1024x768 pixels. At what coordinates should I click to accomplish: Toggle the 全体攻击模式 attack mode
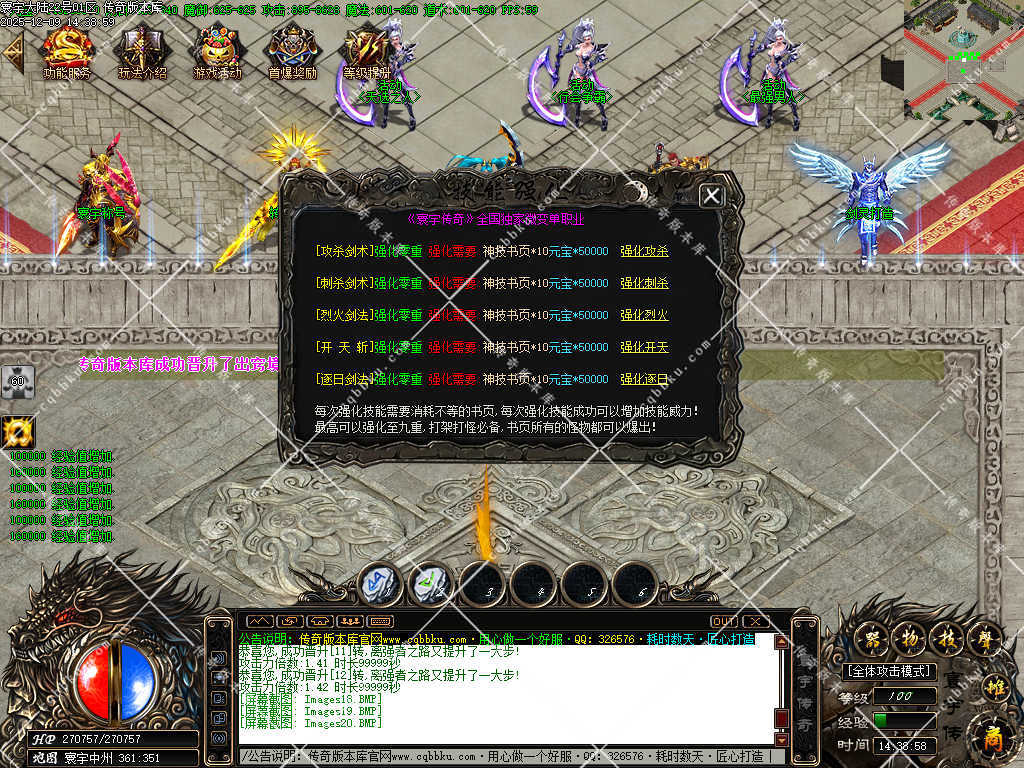coord(888,672)
